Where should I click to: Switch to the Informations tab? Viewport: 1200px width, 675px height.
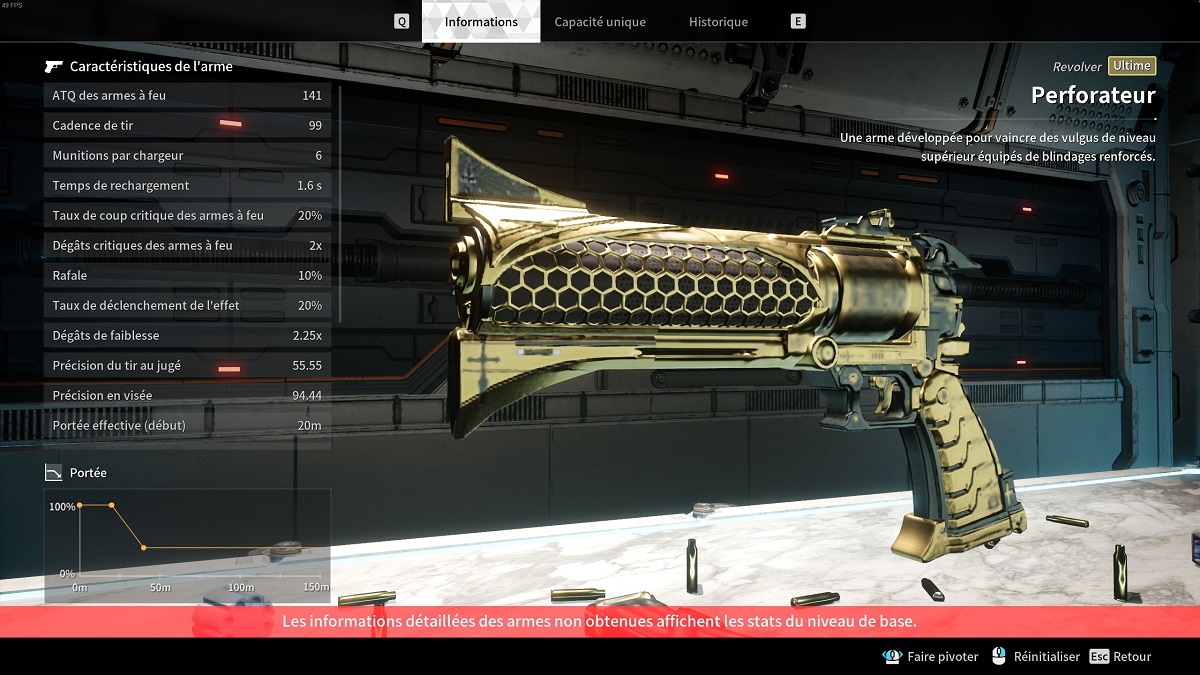pos(481,22)
